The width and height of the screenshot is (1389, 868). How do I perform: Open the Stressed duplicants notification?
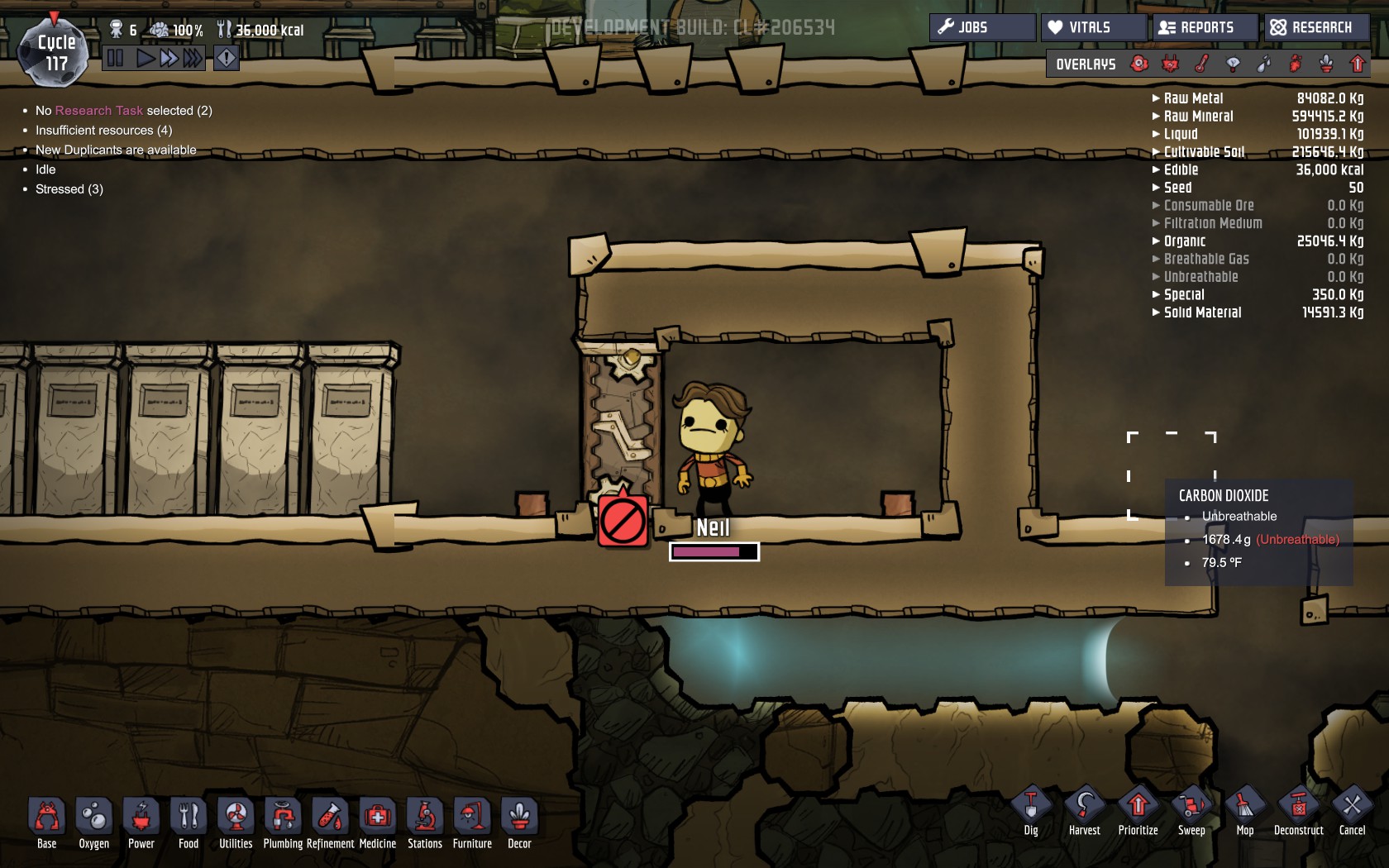(x=69, y=189)
